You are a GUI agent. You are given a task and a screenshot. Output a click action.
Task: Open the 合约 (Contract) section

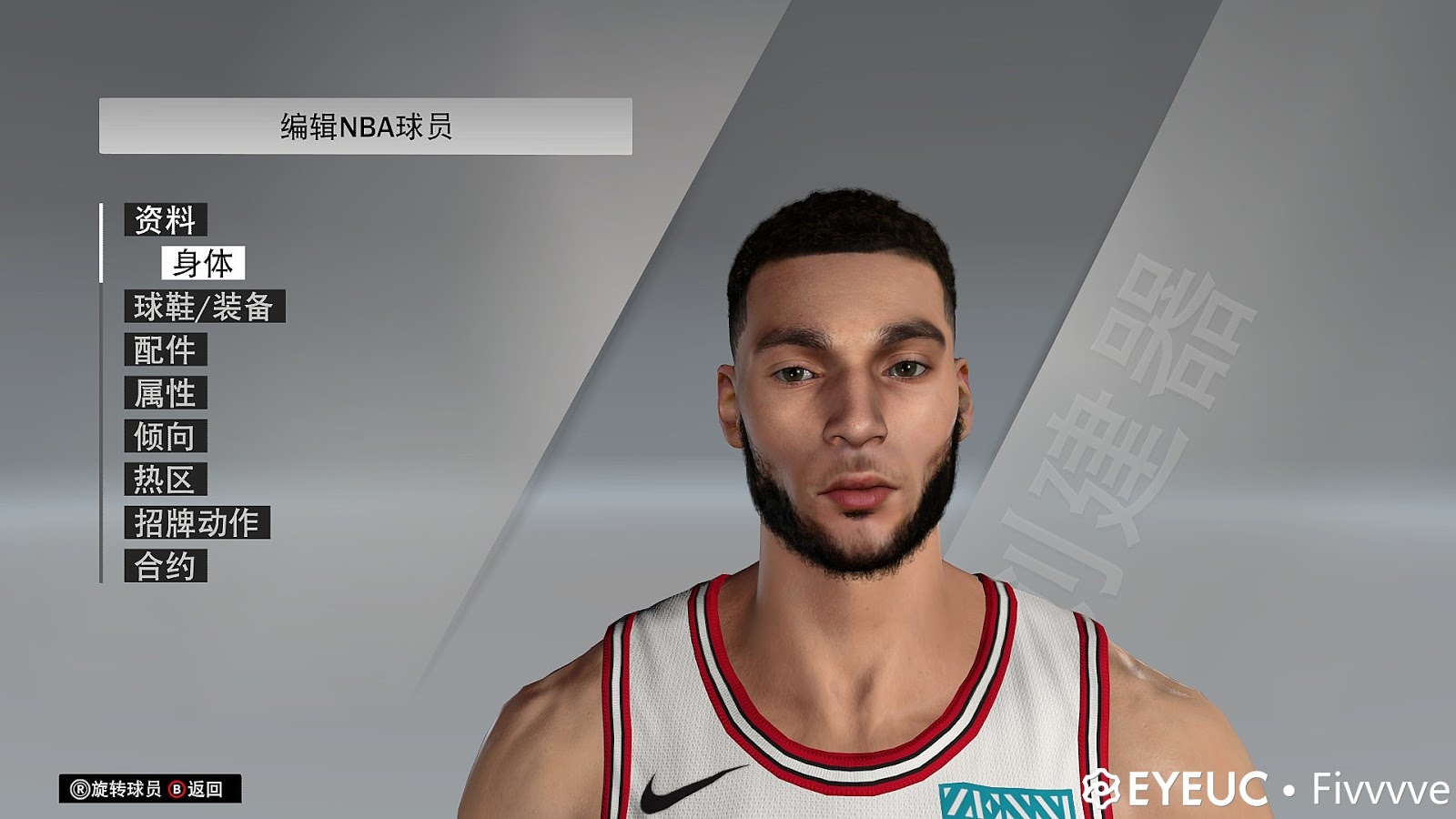[166, 565]
